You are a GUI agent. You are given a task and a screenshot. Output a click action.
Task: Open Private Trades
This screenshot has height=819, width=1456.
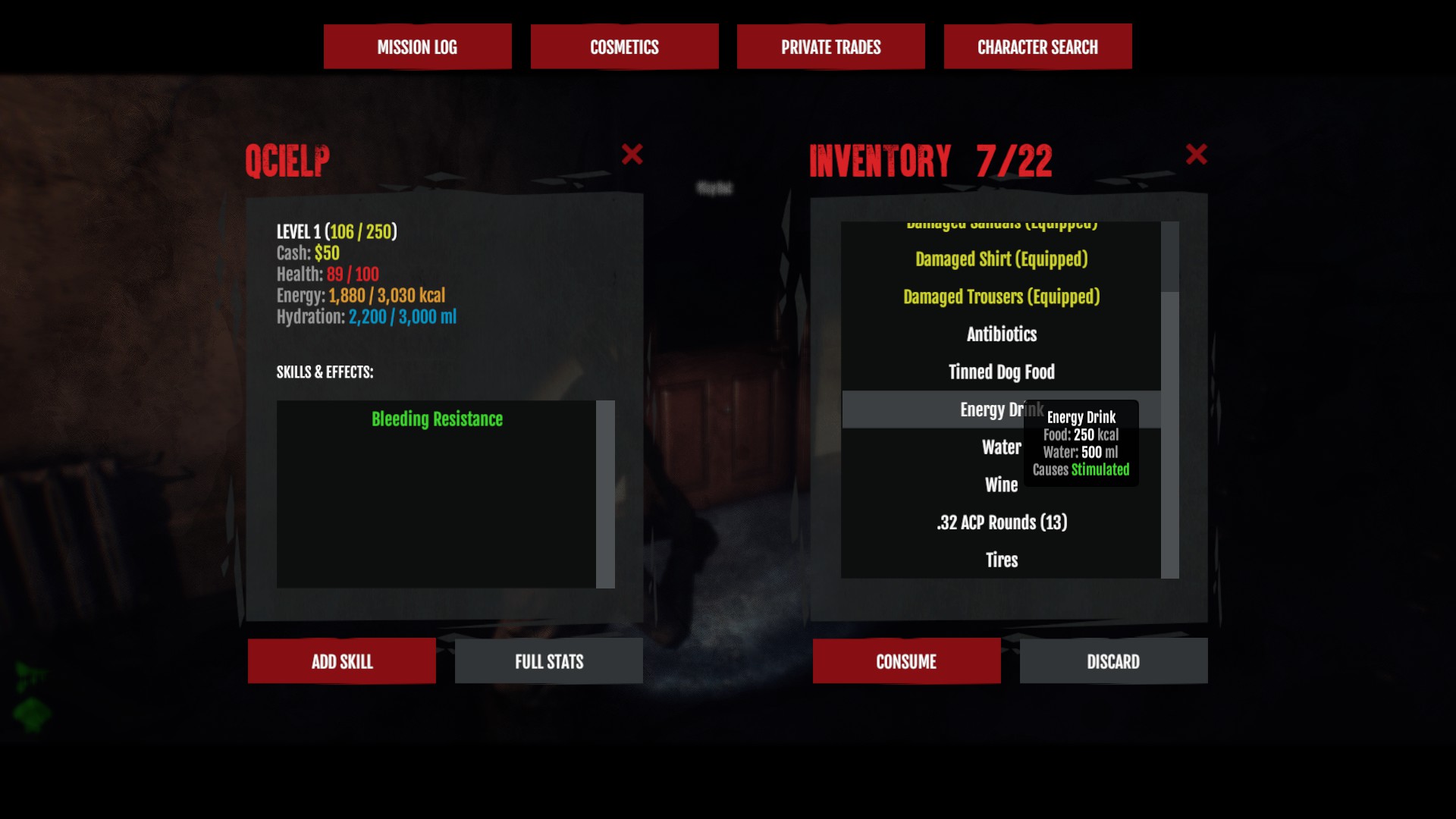[x=830, y=46]
